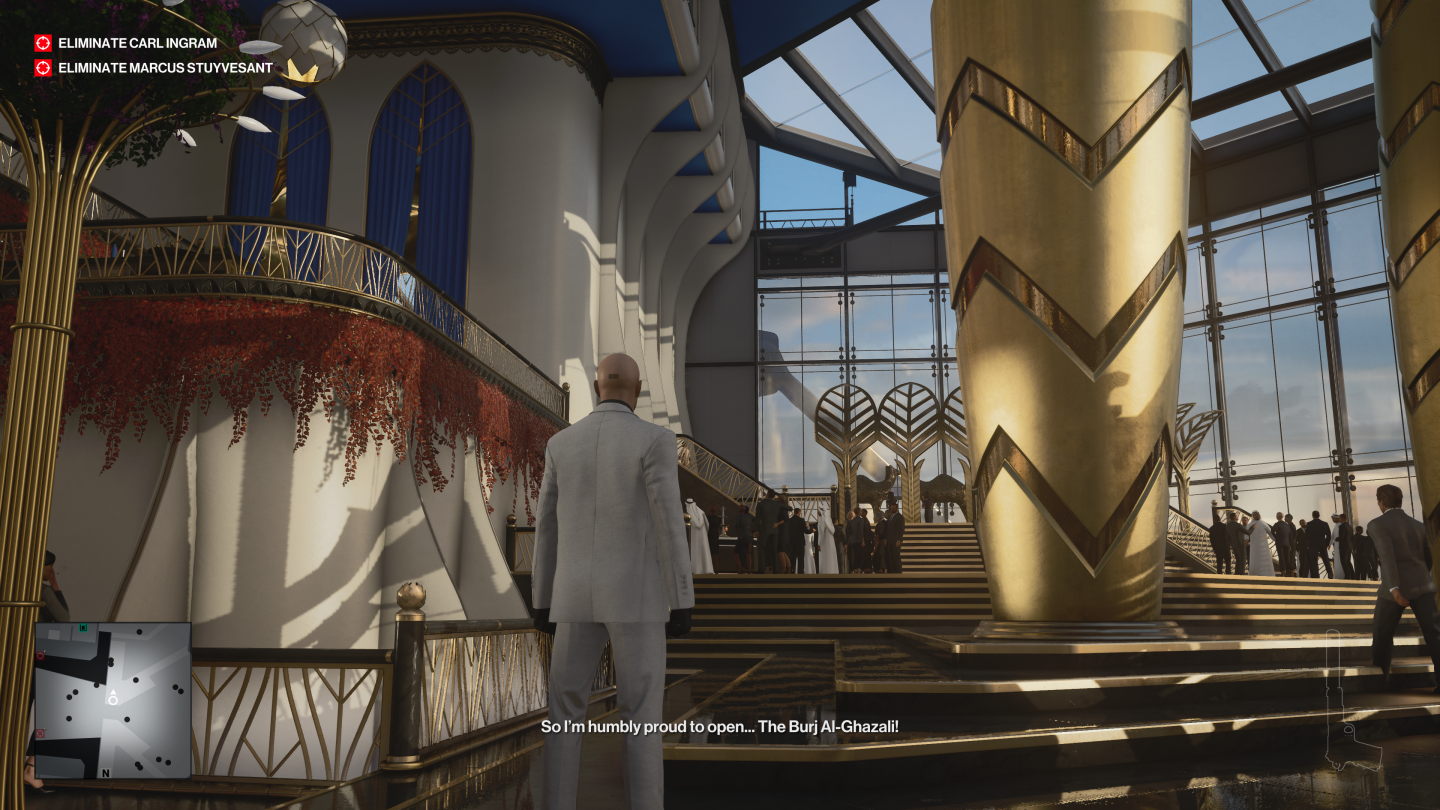Click the crosshair-style icon in the top objective row

[41, 43]
